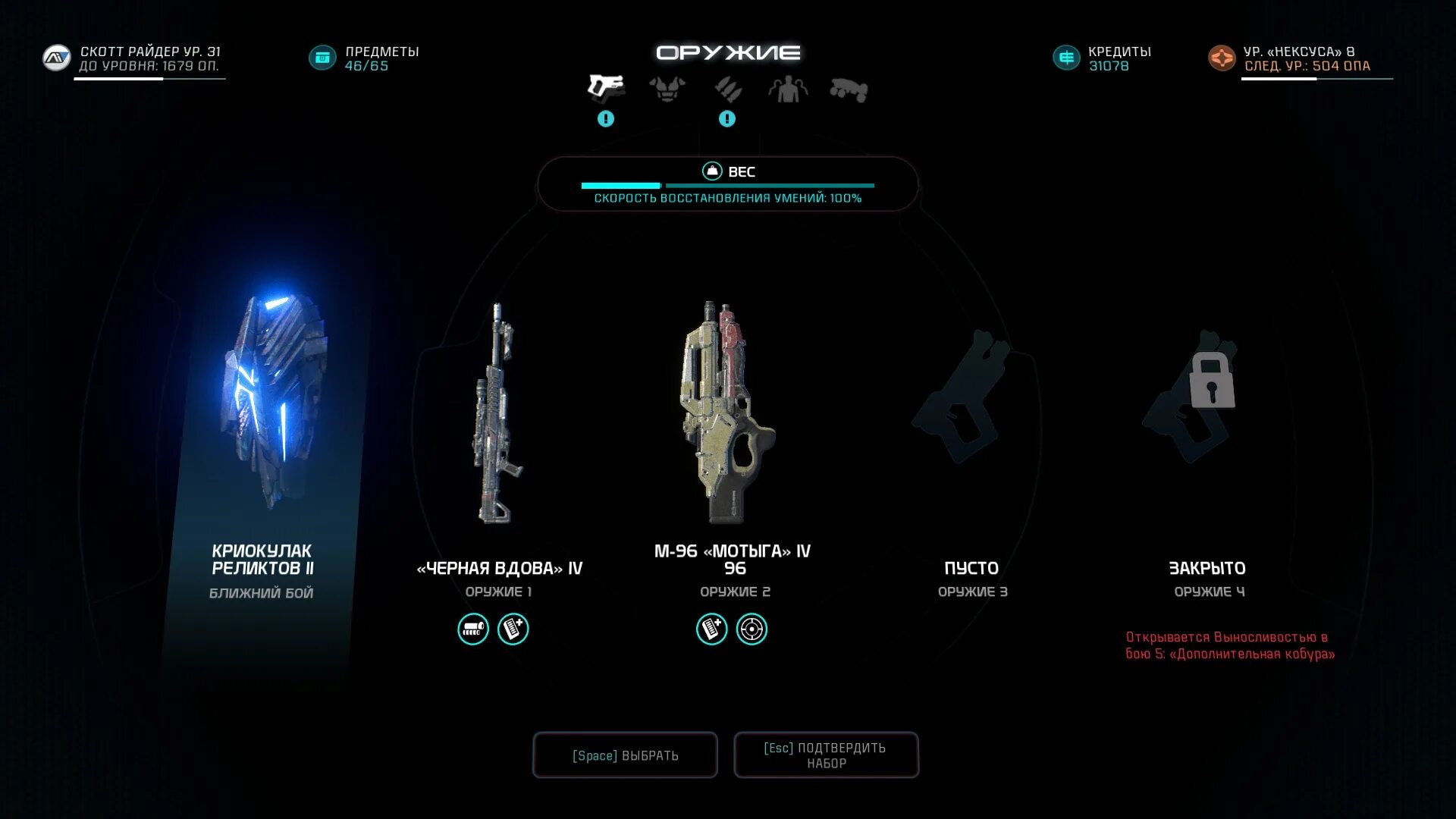Open the consumables tab with bullets icon
This screenshot has width=1456, height=819.
[x=727, y=89]
